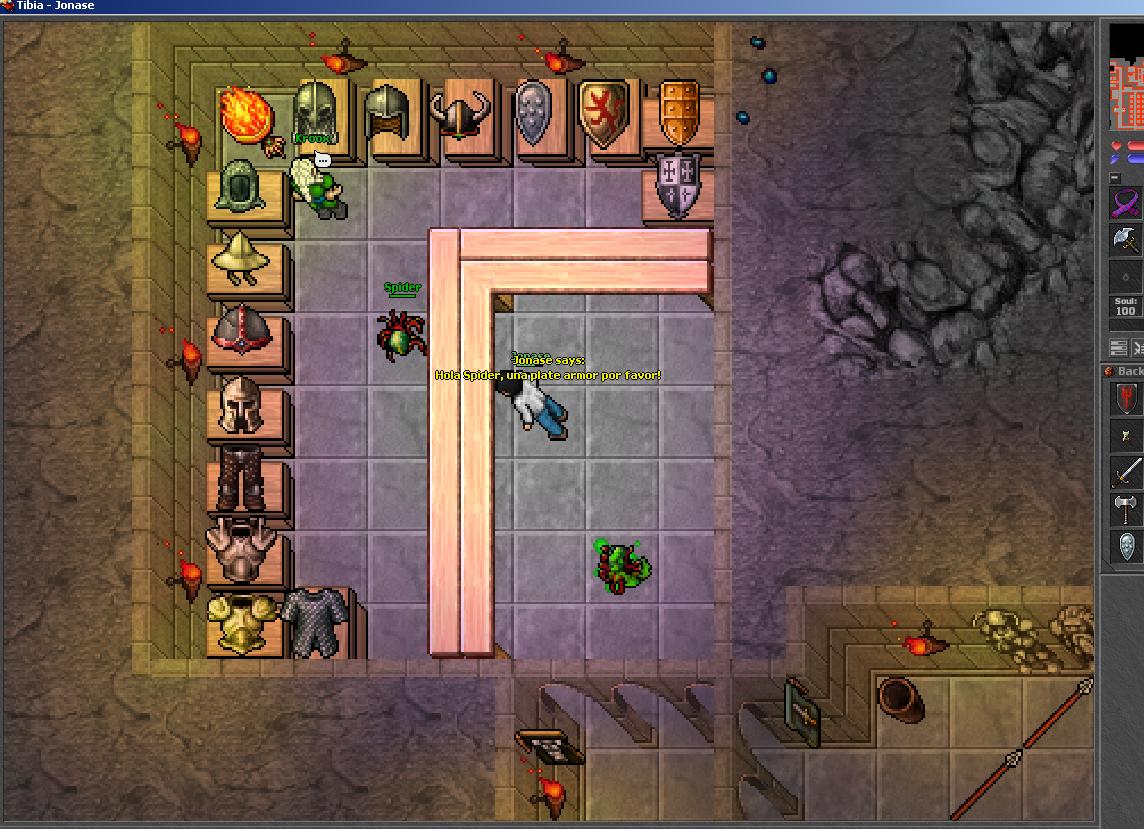This screenshot has width=1144, height=829.
Task: Minimize the equipment panel with minus button
Action: tap(1117, 178)
